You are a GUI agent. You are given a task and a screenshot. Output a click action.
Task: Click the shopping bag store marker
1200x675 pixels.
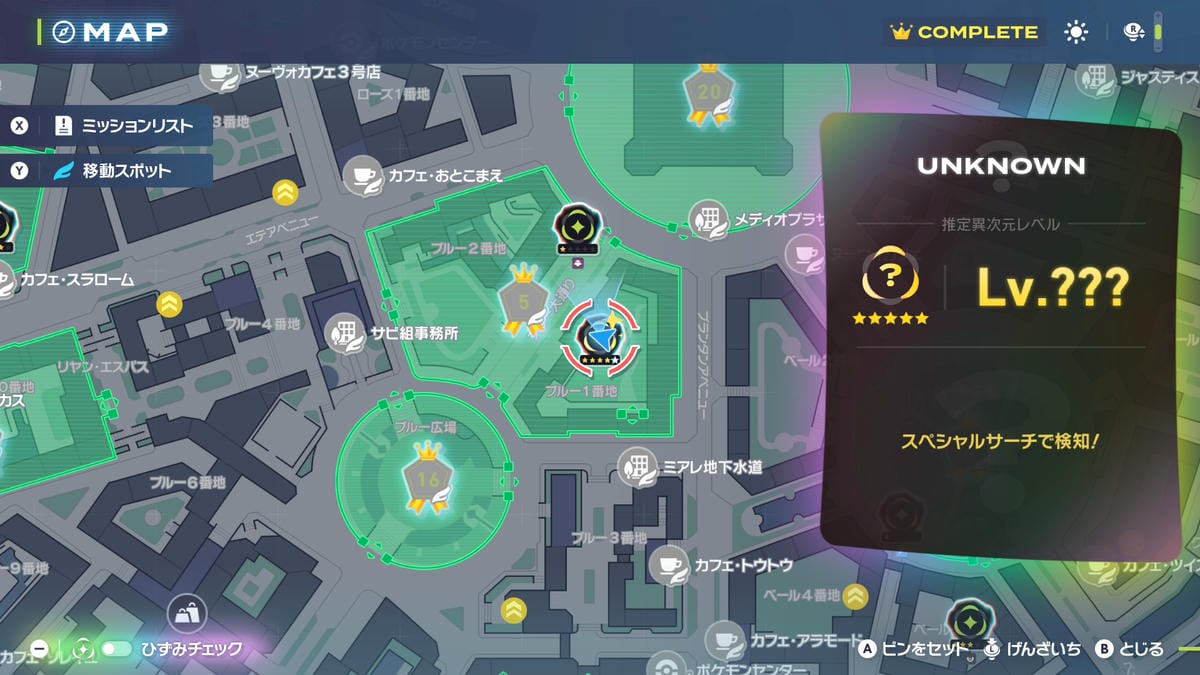click(186, 612)
